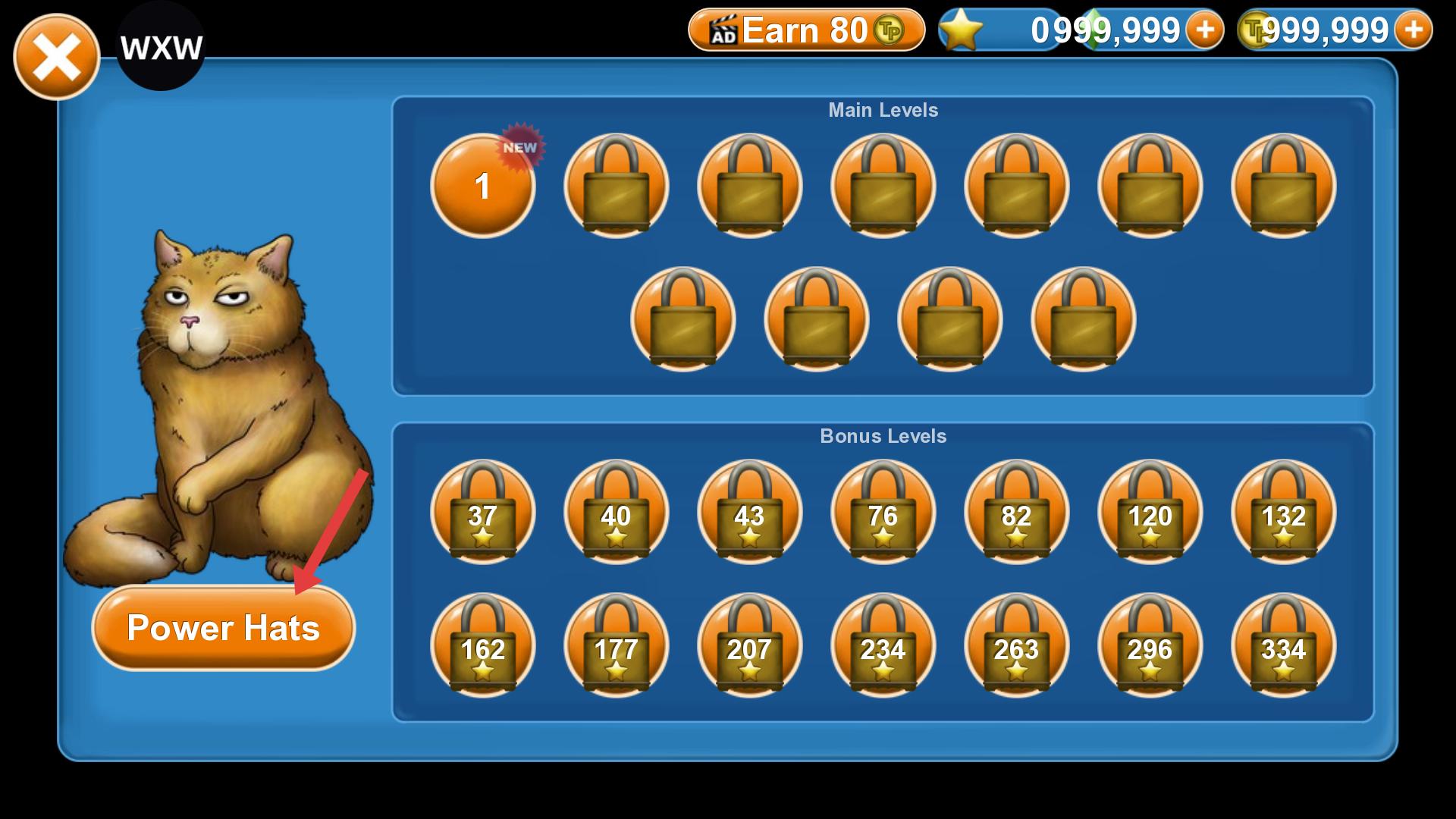This screenshot has width=1456, height=819.
Task: Select locked bonus level 162
Action: pyautogui.click(x=482, y=646)
